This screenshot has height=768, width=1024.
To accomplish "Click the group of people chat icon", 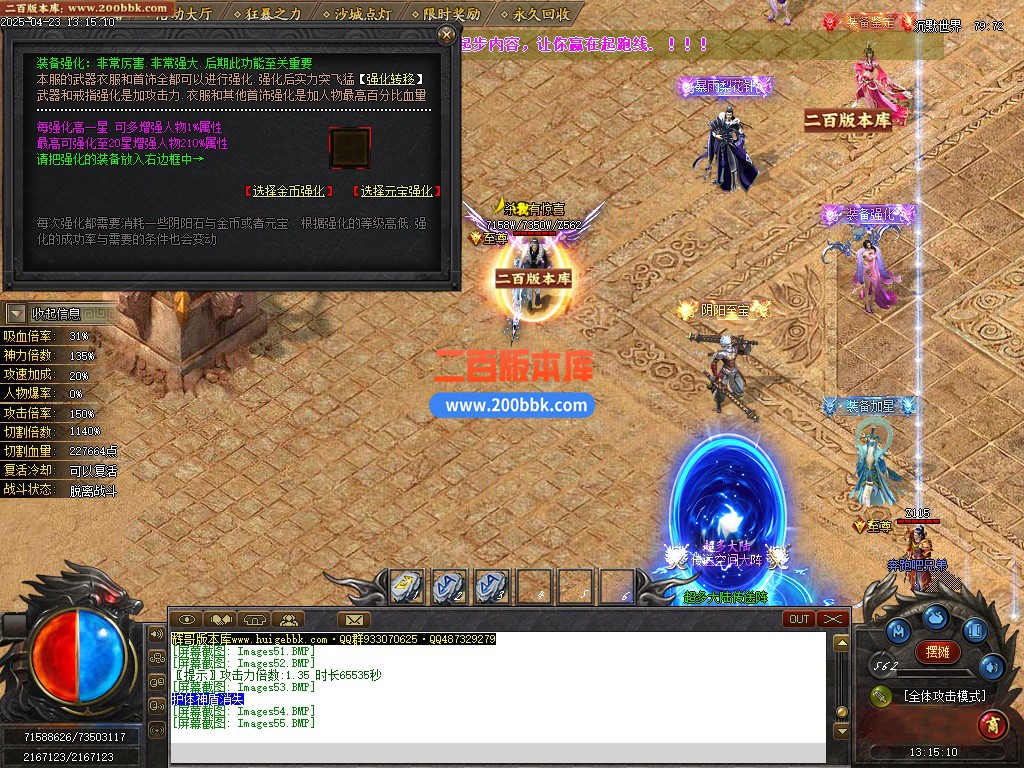I will [x=288, y=620].
